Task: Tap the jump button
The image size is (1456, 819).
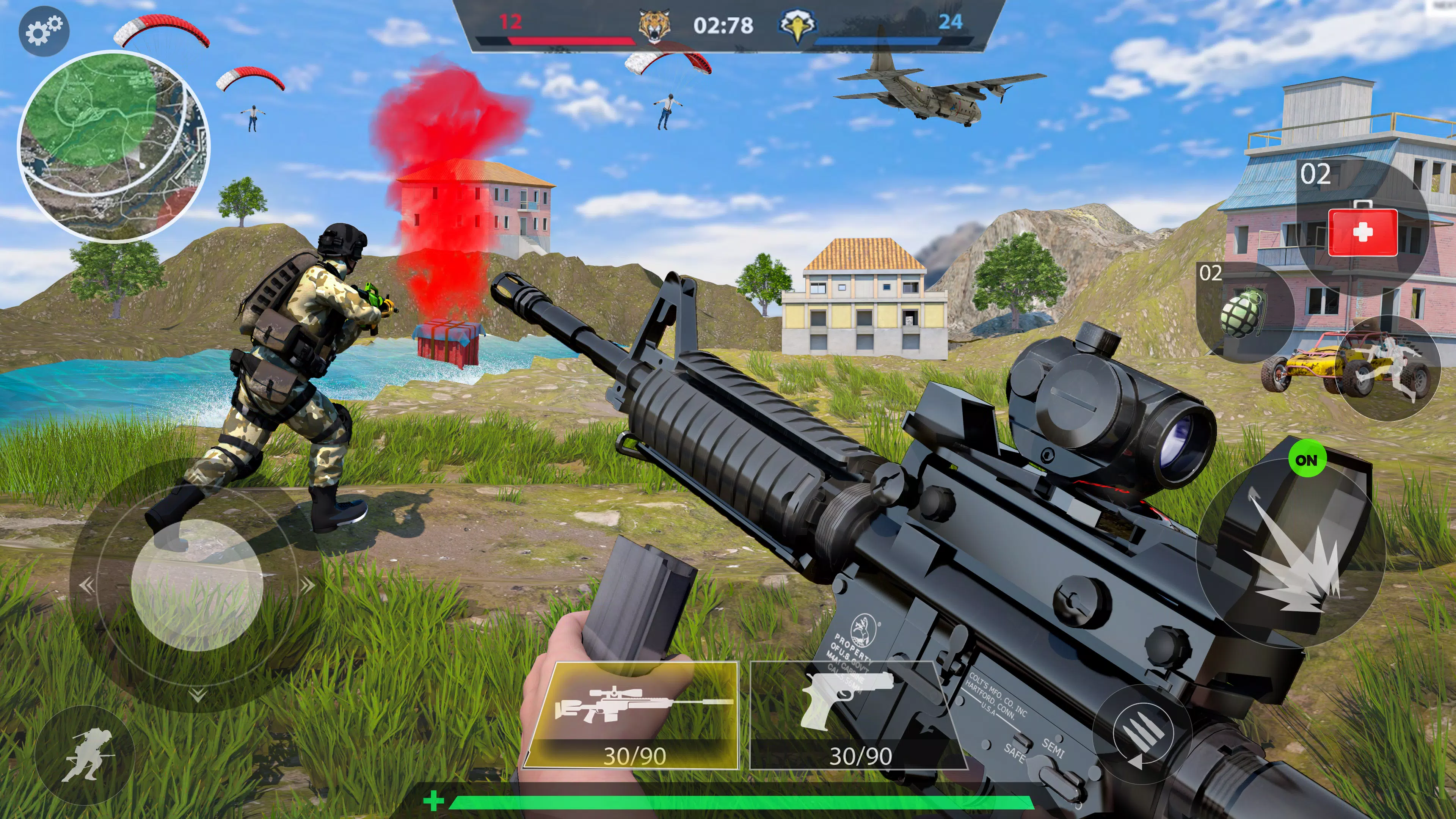Action: click(1390, 368)
